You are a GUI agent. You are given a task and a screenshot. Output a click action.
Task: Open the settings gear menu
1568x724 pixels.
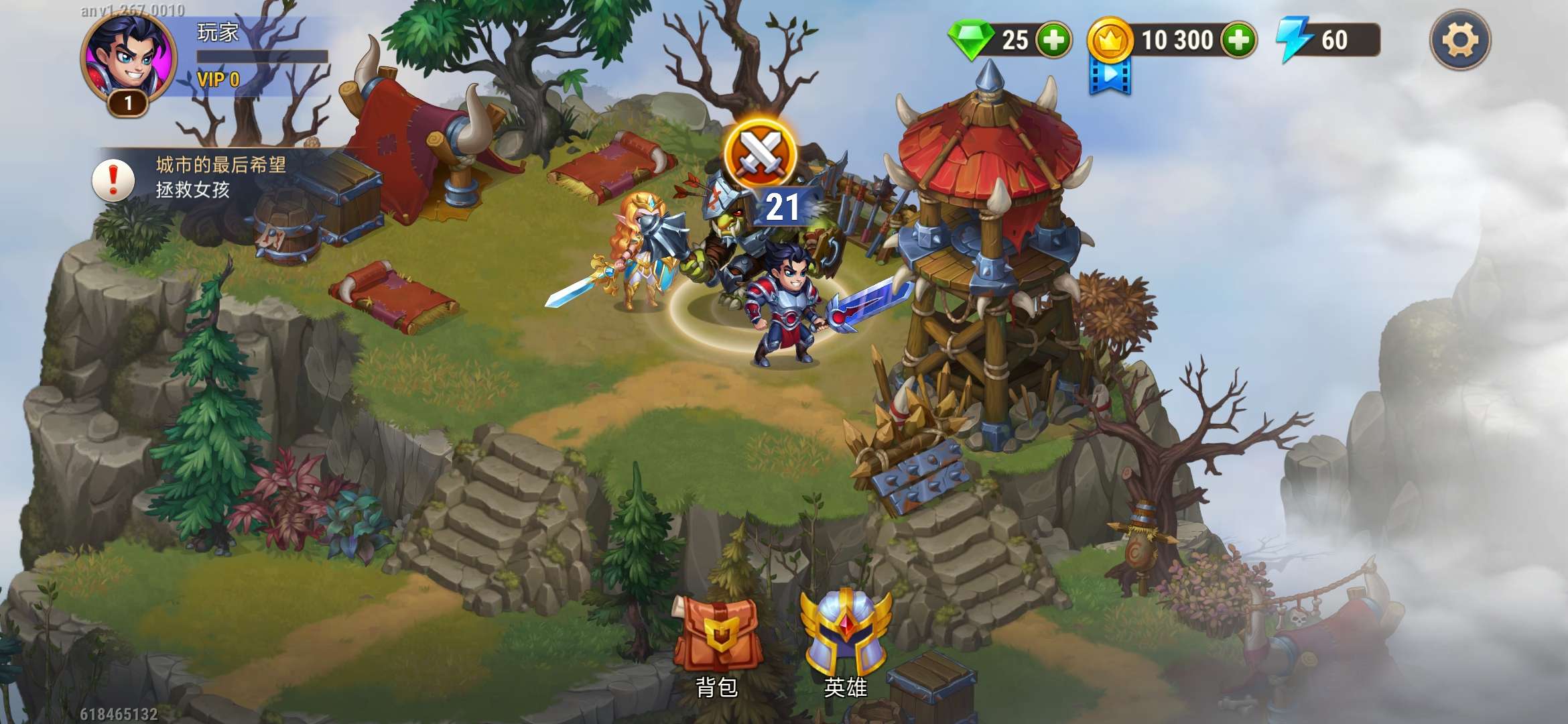click(x=1459, y=40)
